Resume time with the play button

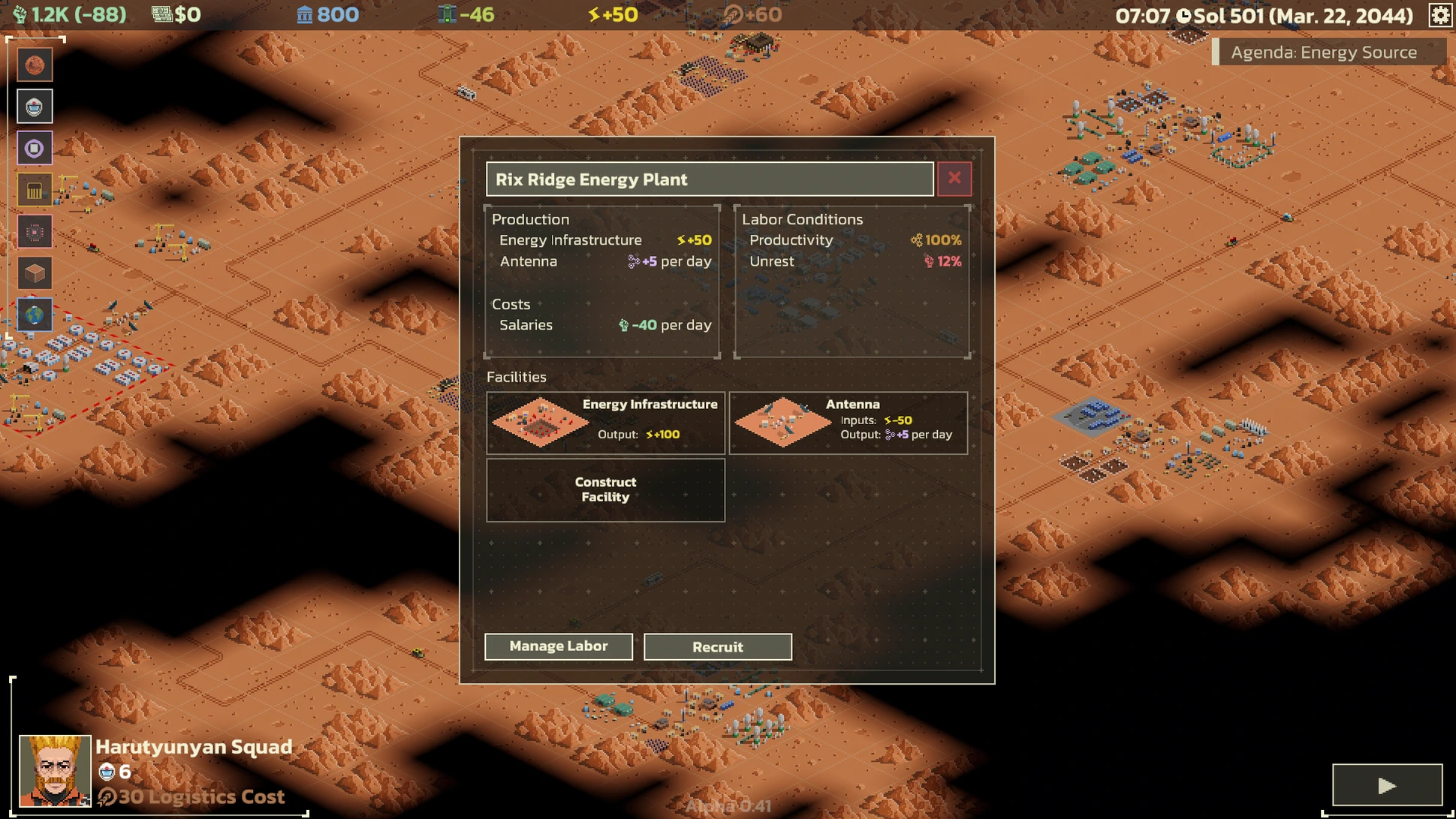1386,785
